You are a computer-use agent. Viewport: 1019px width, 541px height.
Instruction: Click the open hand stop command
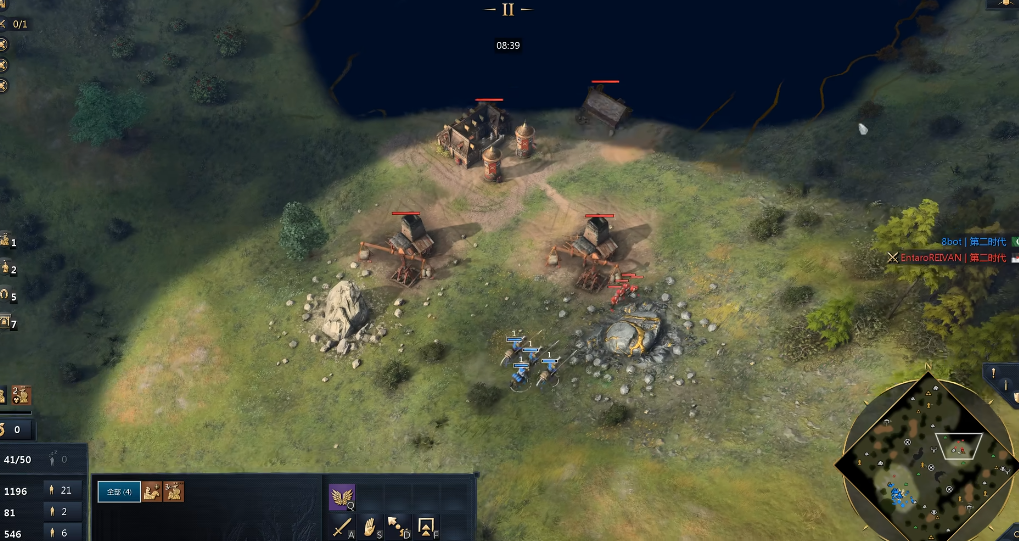[370, 526]
